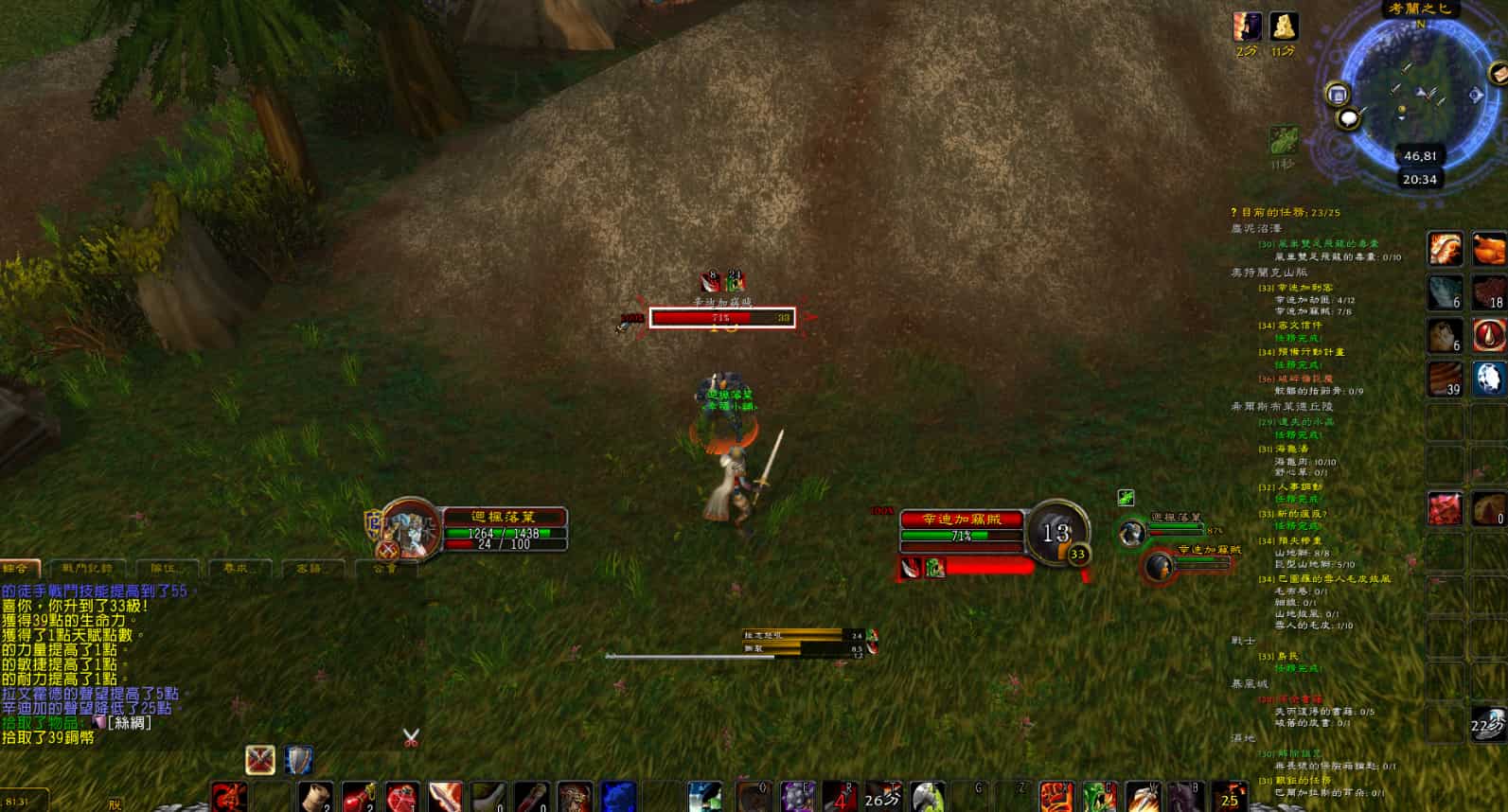
Task: Activate the red fist ability on the action bar
Action: tap(1055, 797)
